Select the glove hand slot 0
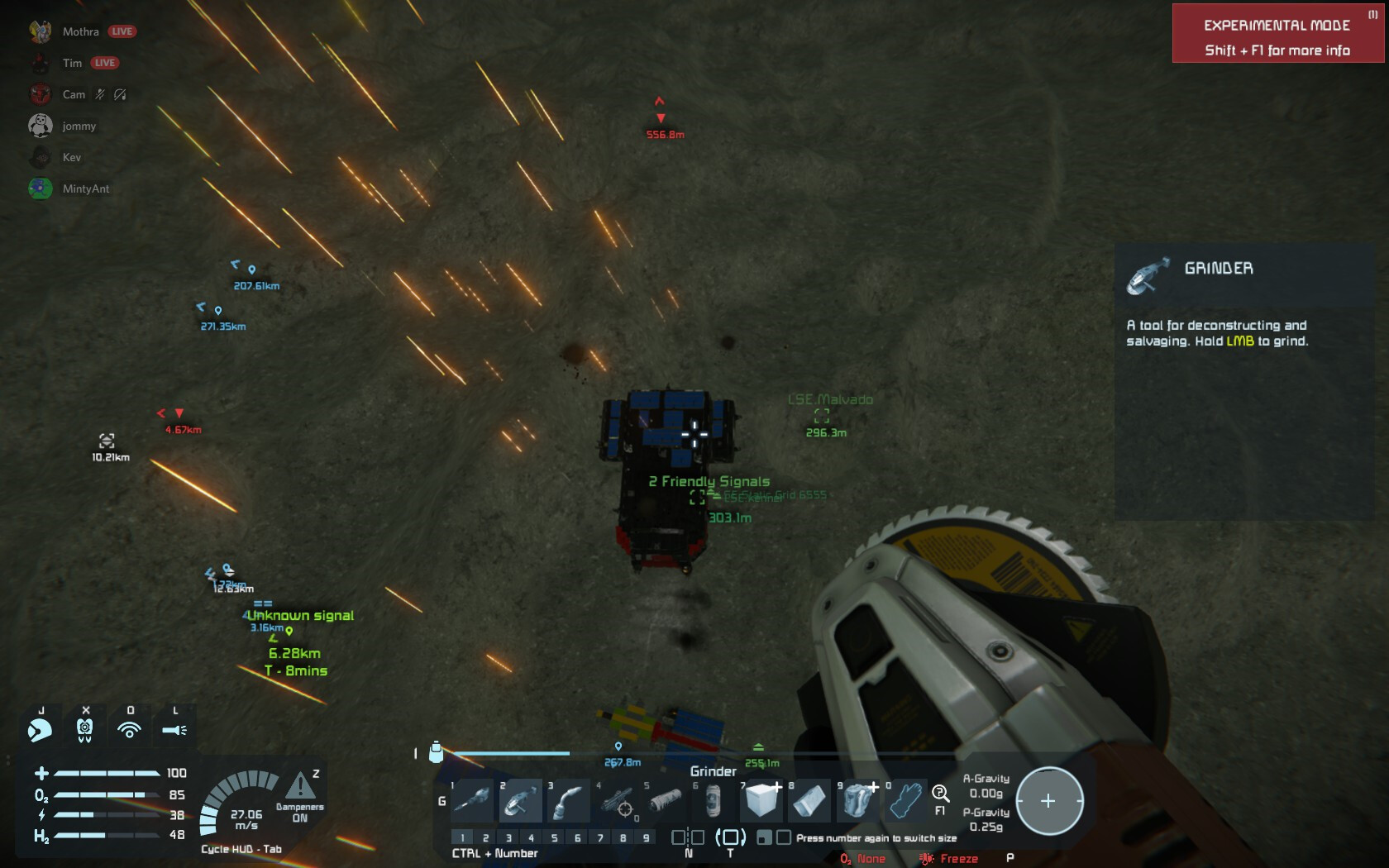 pyautogui.click(x=905, y=800)
